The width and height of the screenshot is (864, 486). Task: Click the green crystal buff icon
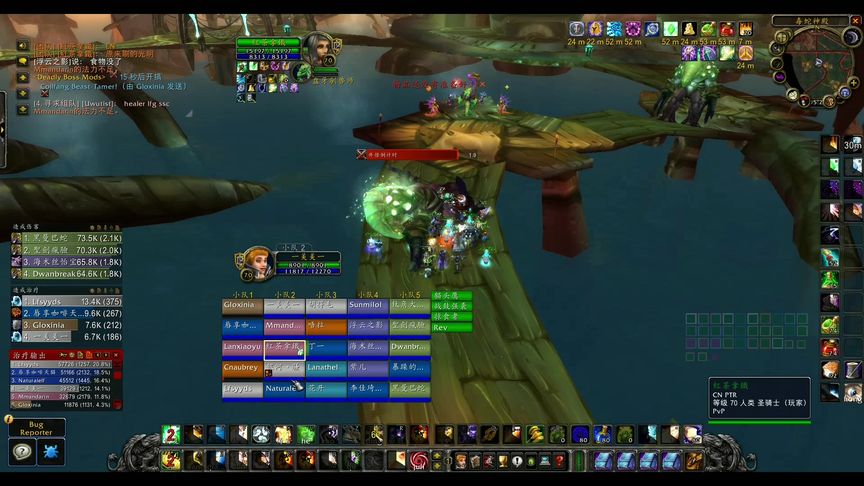(671, 29)
